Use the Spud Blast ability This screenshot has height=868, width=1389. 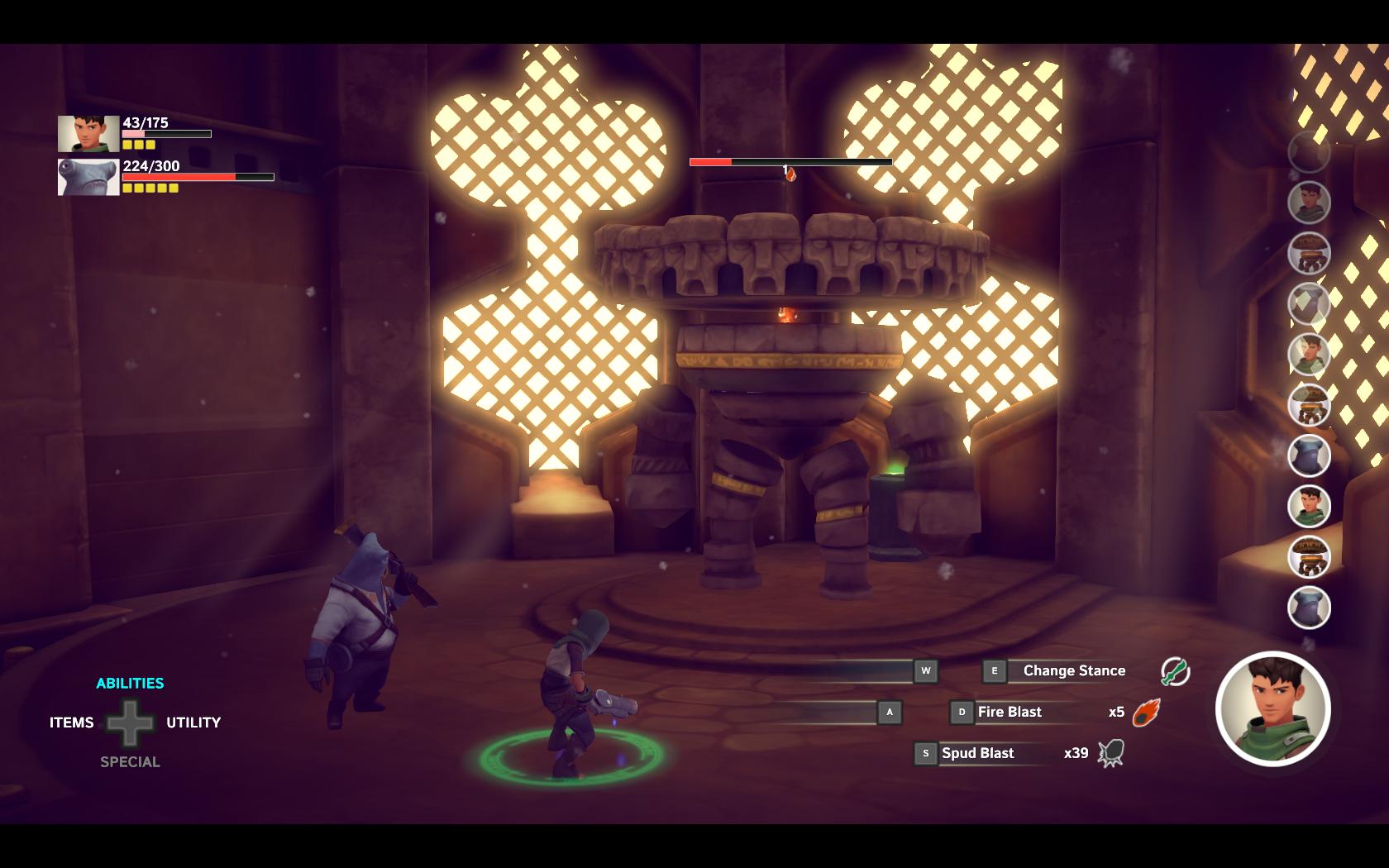point(977,754)
